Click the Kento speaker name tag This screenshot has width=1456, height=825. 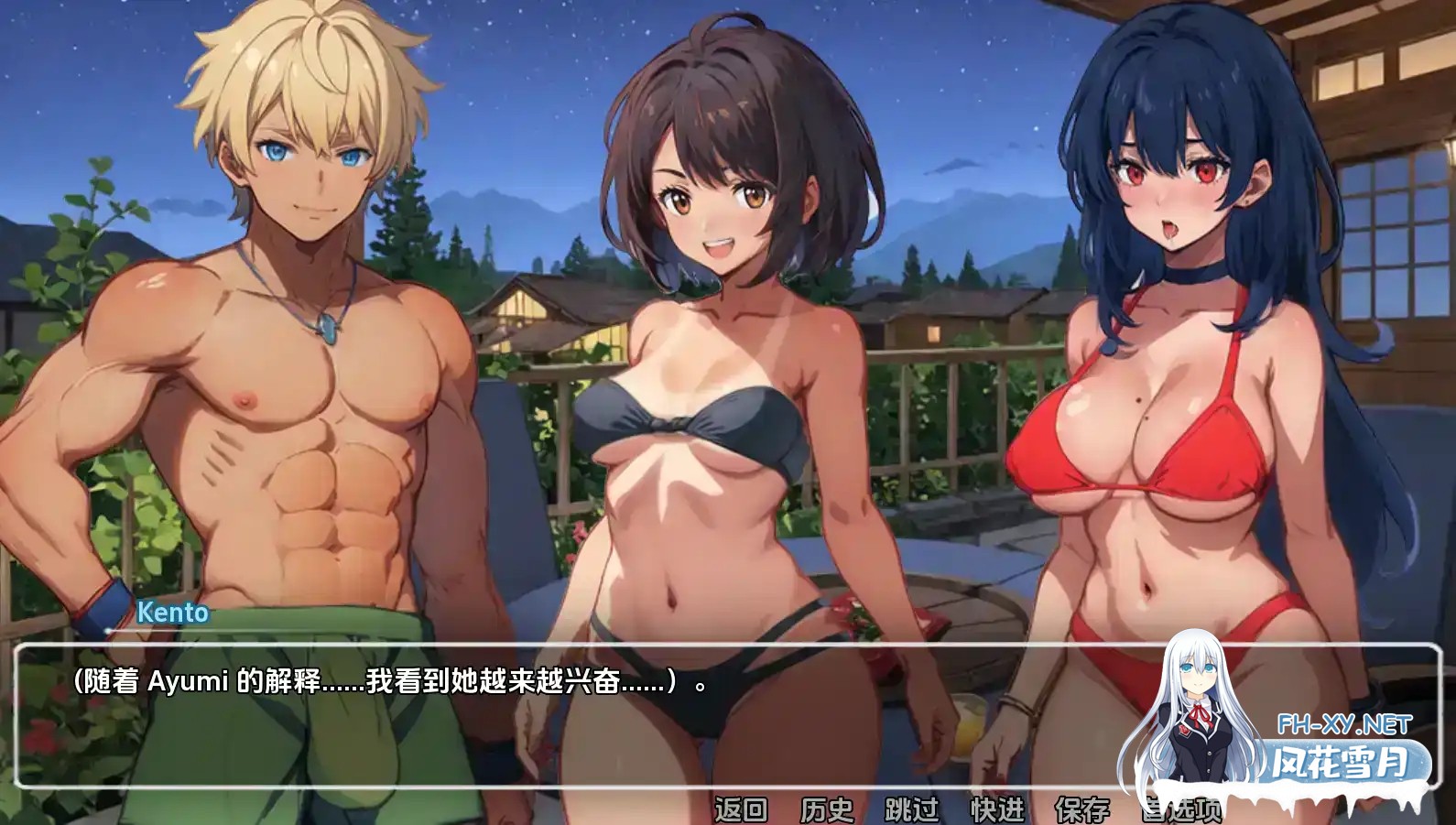[x=174, y=613]
